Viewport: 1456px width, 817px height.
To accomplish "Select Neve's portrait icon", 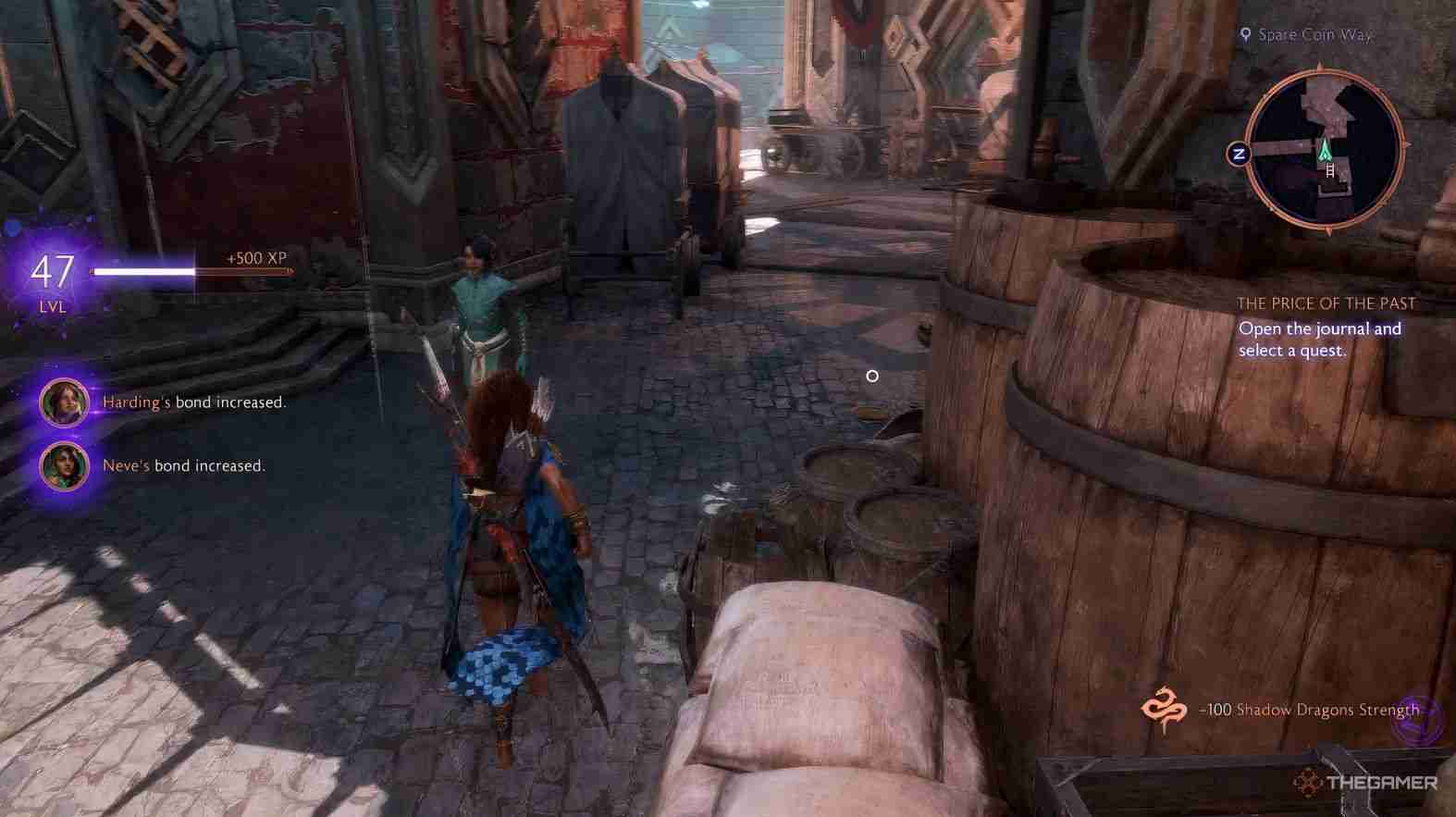I will (62, 465).
